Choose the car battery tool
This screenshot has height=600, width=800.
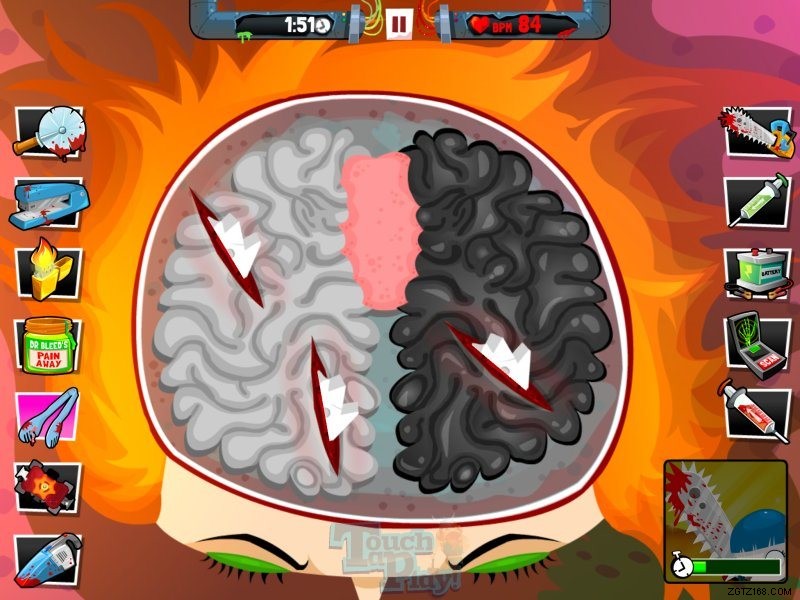(x=752, y=272)
